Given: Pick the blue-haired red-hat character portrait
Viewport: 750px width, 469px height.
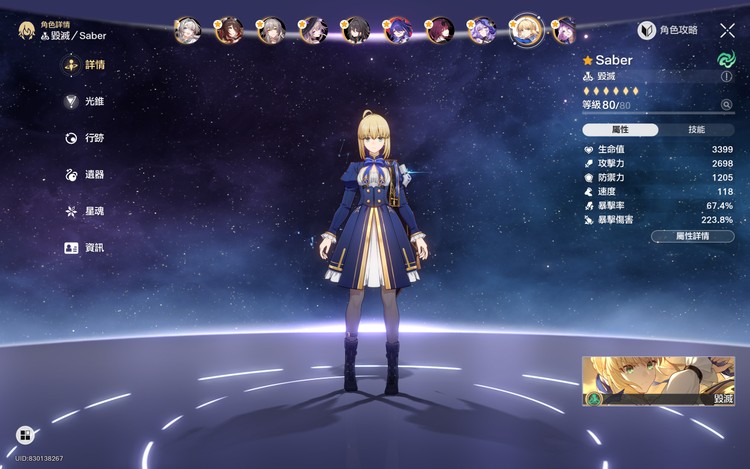Looking at the screenshot, I should pyautogui.click(x=398, y=30).
